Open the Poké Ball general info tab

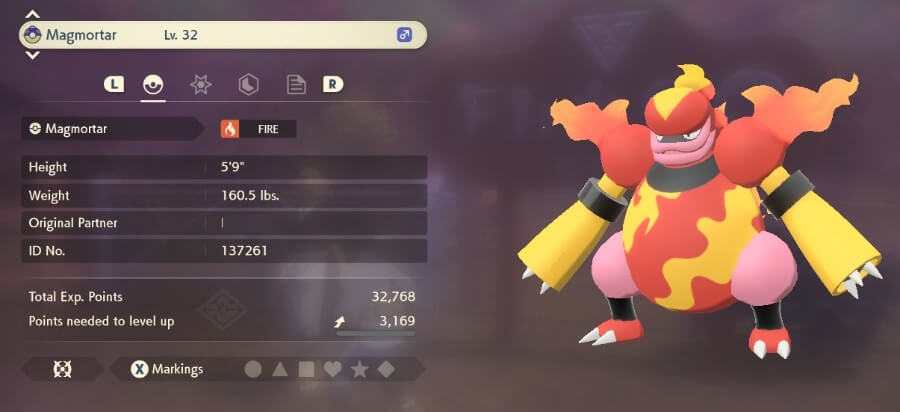(153, 85)
